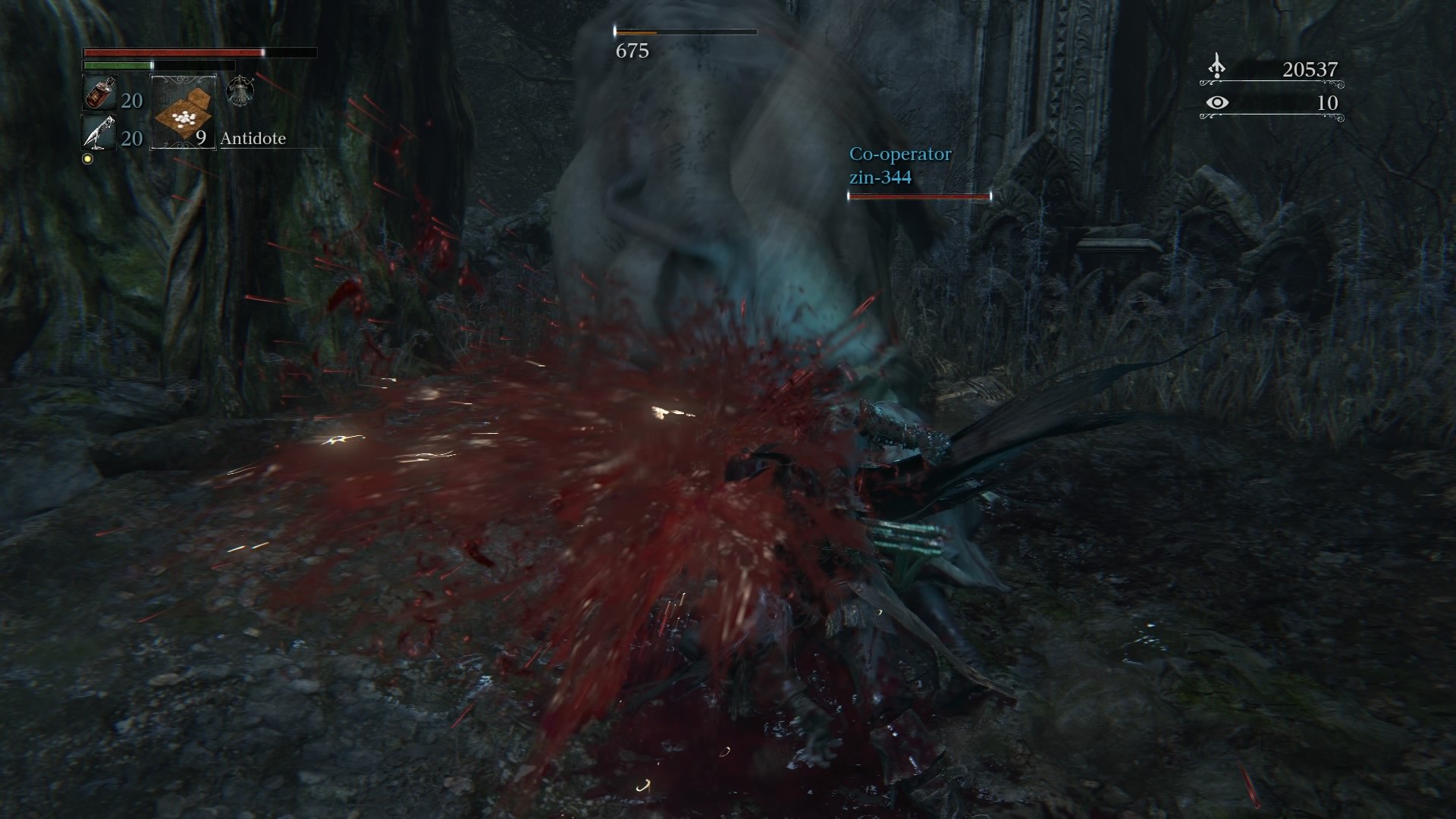Select the Antidote text label
This screenshot has width=1456, height=819.
click(x=253, y=139)
